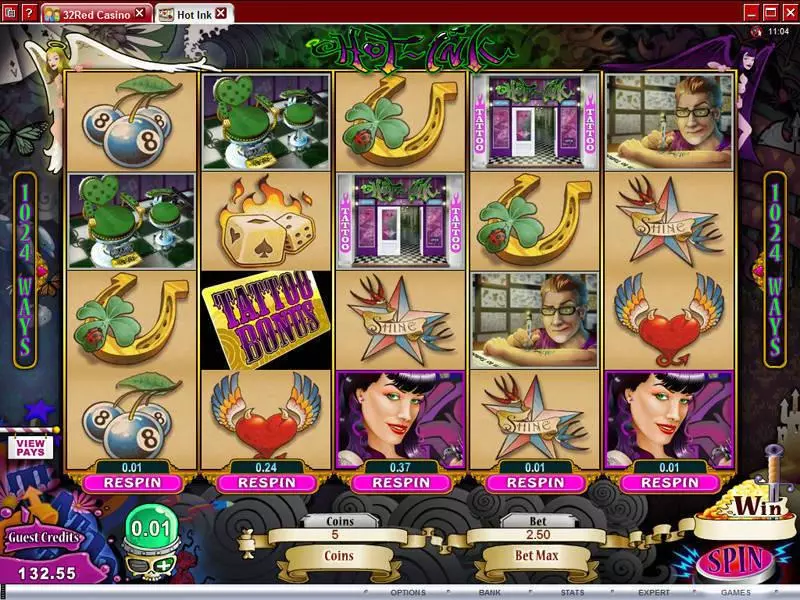Close the Hot Ink tab
Viewport: 800px width, 600px height.
coord(220,13)
